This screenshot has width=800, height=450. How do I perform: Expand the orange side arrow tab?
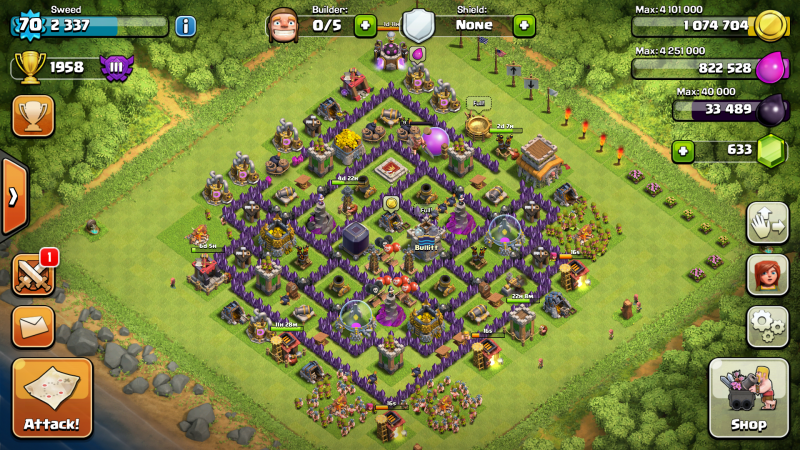coord(12,196)
